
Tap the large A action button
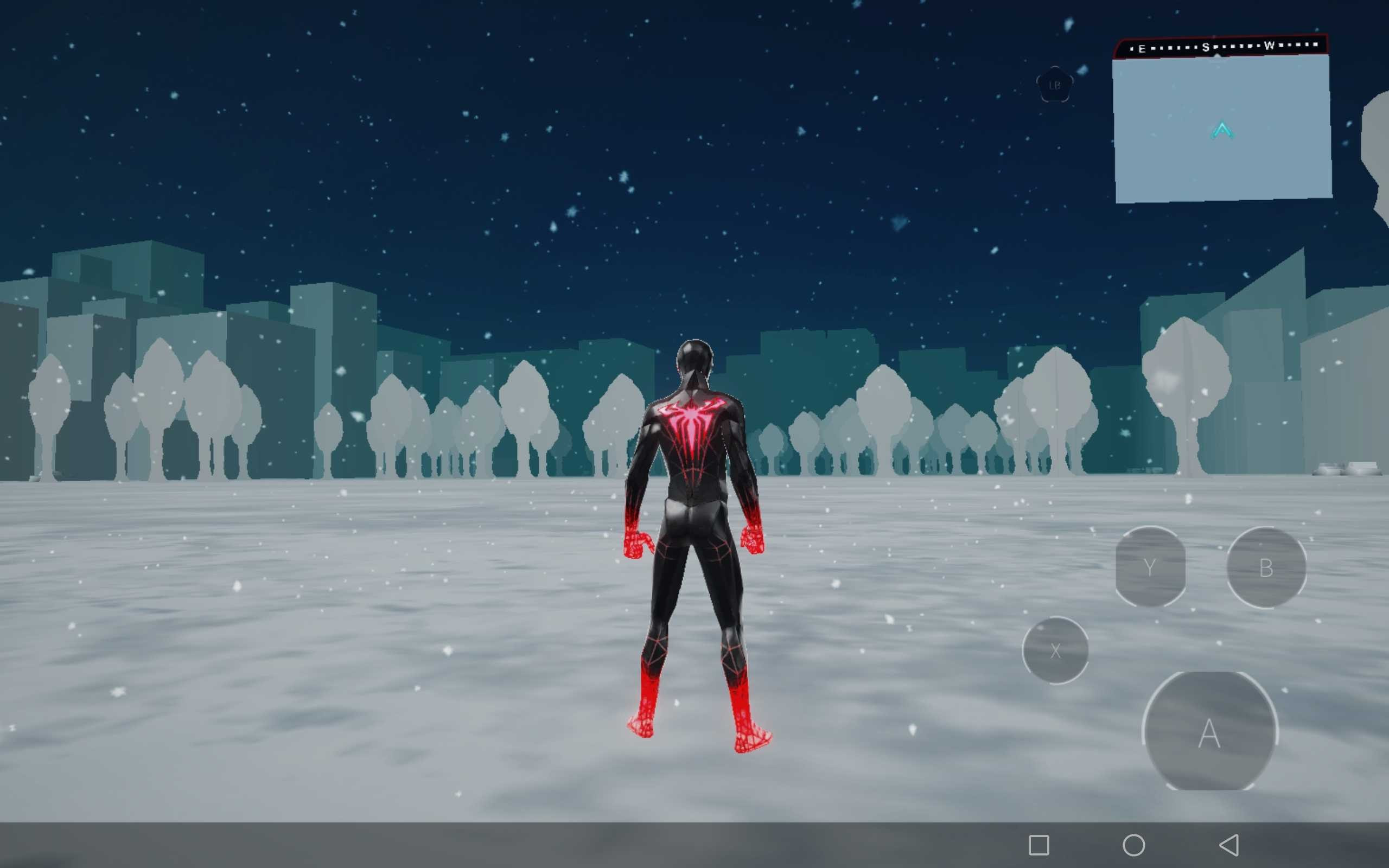click(x=1210, y=732)
